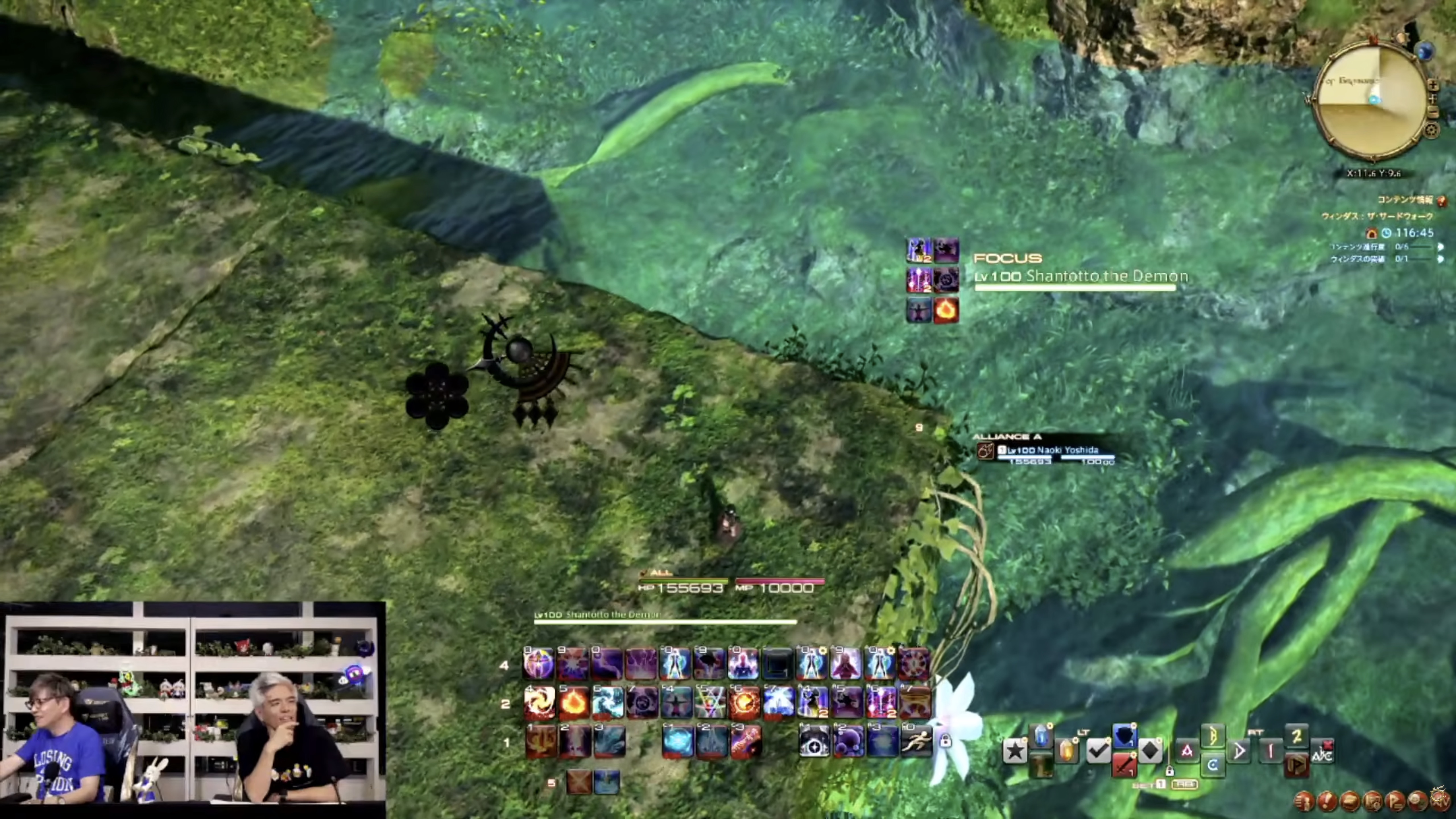This screenshot has height=819, width=1456.
Task: Open the red exclamation mark menu icon
Action: [1327, 801]
